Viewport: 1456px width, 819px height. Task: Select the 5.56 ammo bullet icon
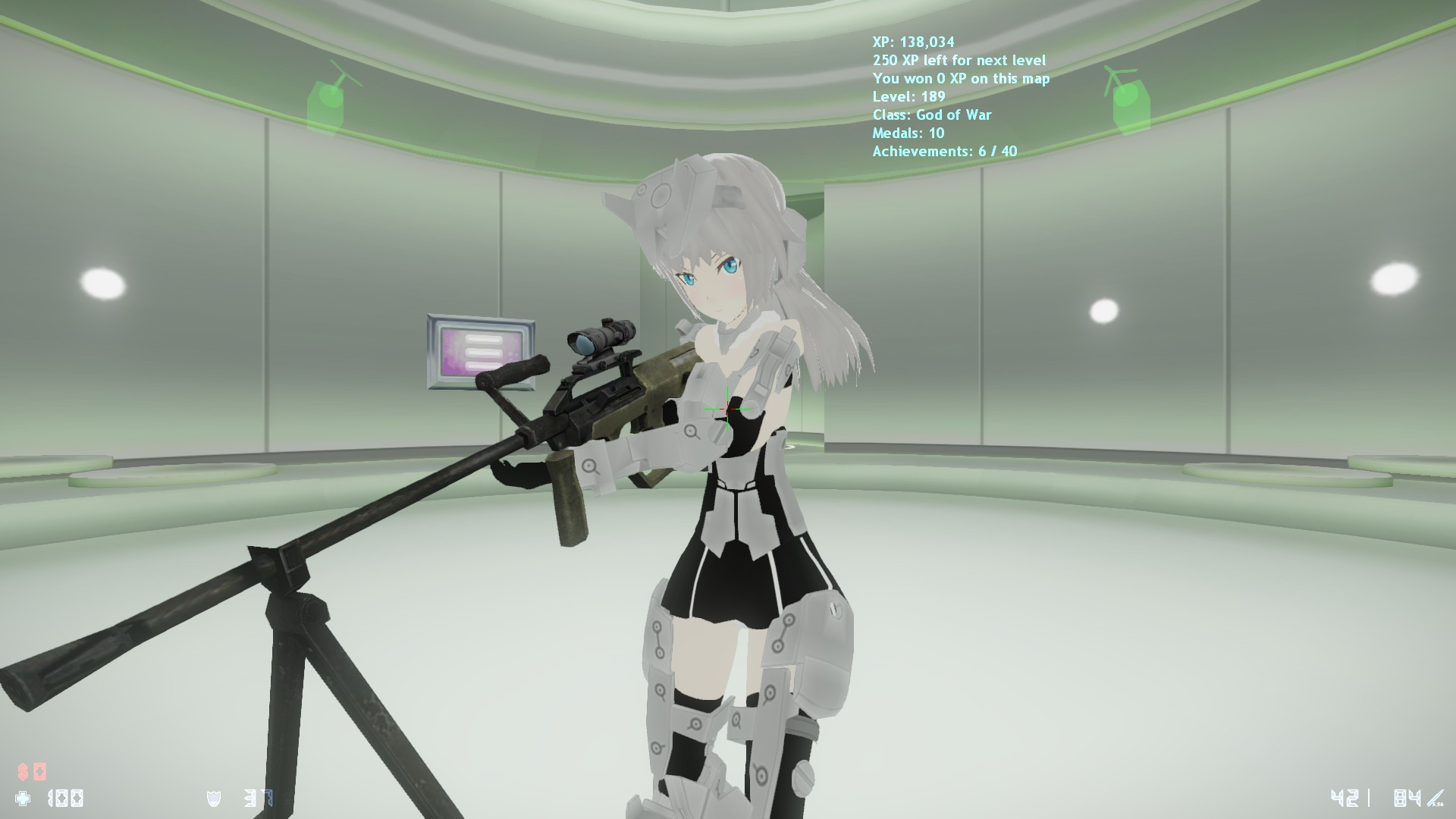1436,797
